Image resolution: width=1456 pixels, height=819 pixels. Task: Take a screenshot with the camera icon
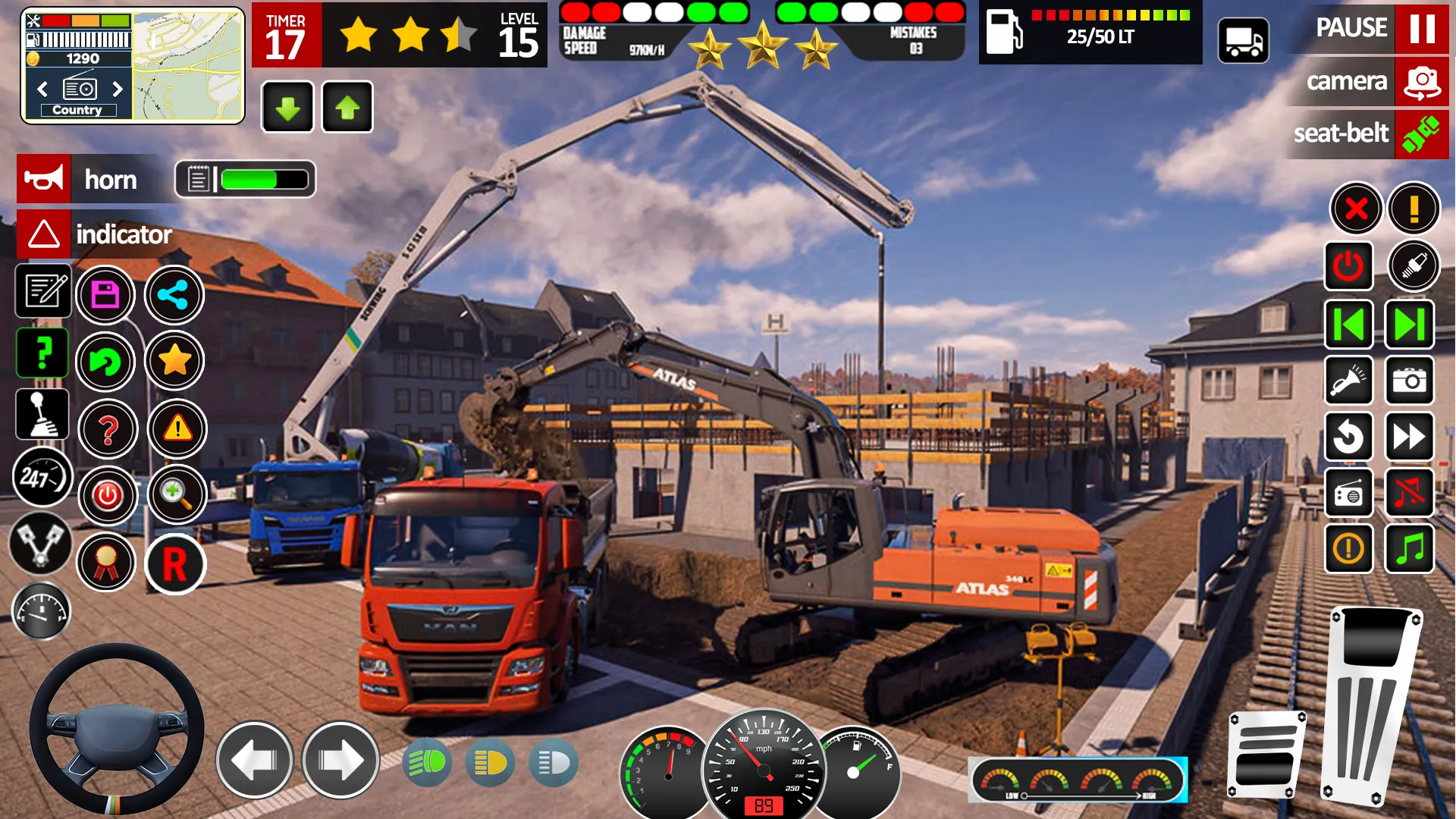1410,381
